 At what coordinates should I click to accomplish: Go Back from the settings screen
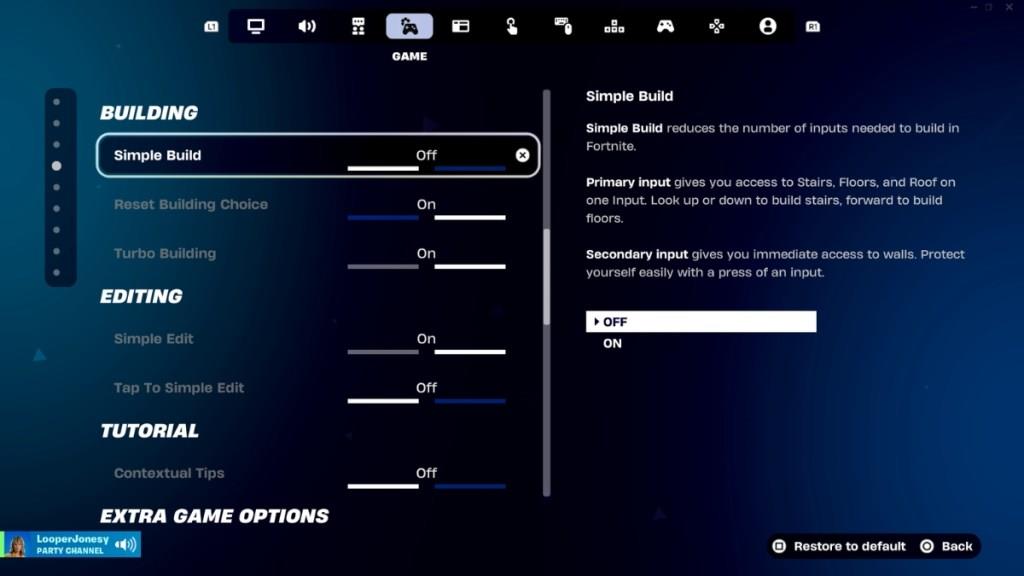click(x=946, y=546)
